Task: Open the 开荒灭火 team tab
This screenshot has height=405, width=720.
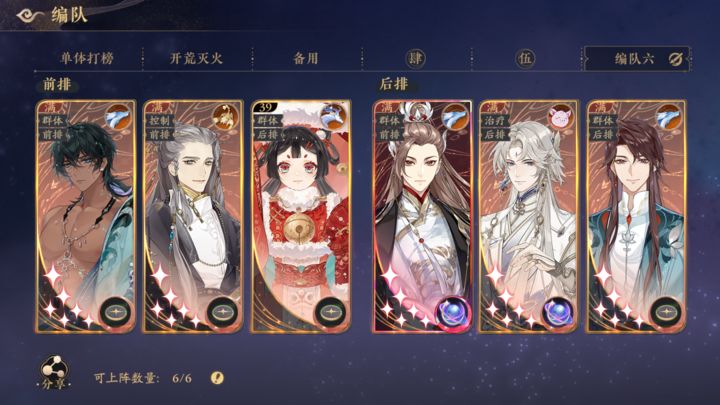Action: tap(195, 58)
